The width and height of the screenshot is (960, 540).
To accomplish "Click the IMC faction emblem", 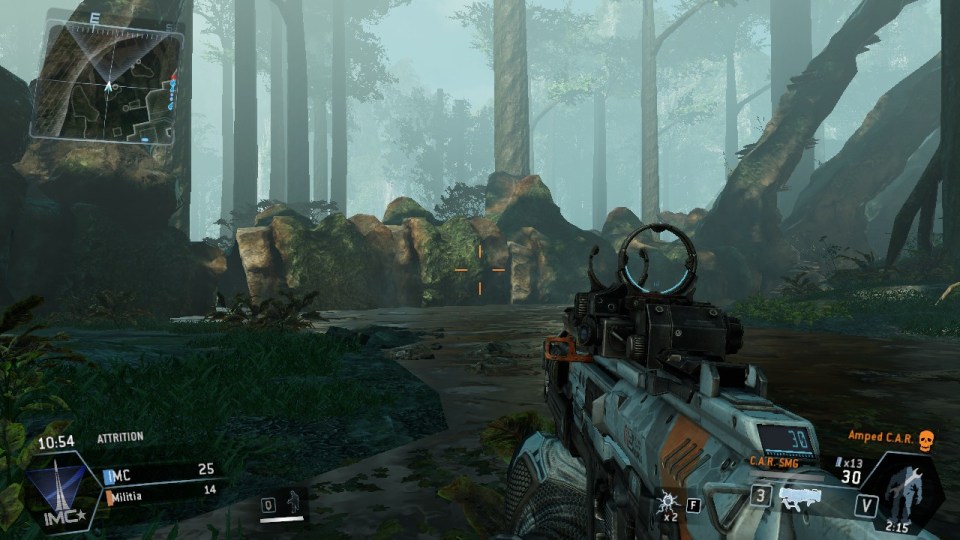I will pyautogui.click(x=60, y=492).
